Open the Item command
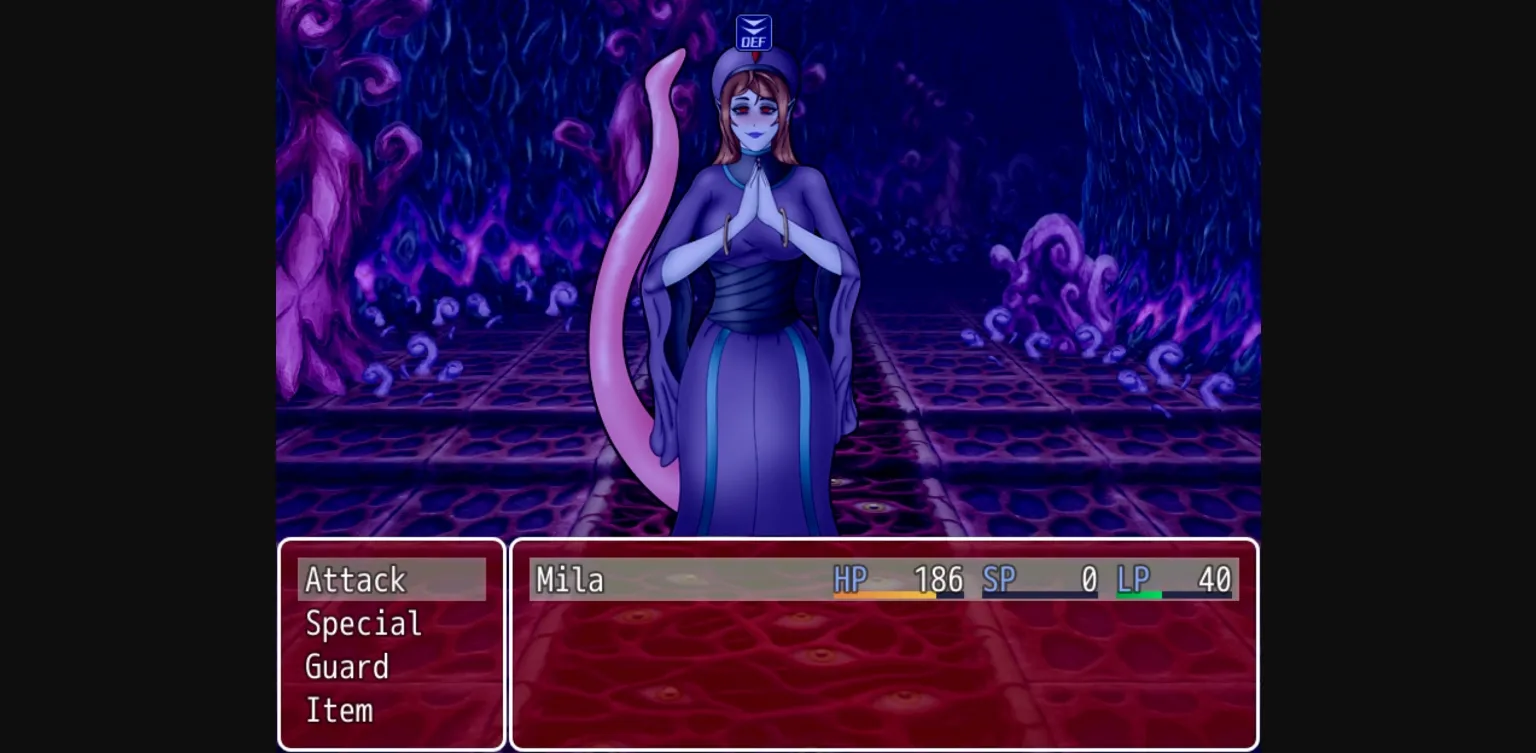This screenshot has height=753, width=1536. [339, 710]
